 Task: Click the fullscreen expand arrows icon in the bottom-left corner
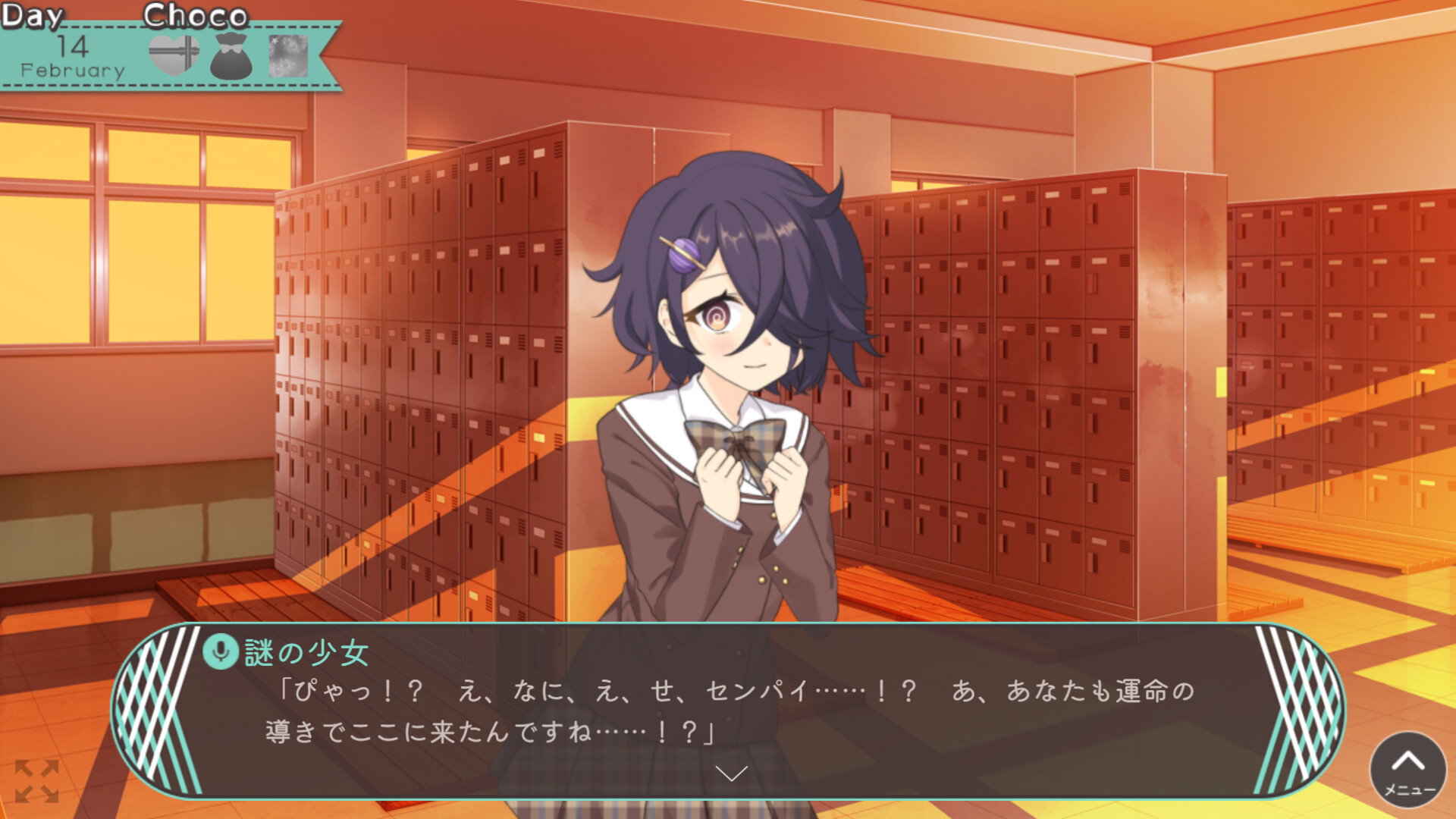pos(36,783)
